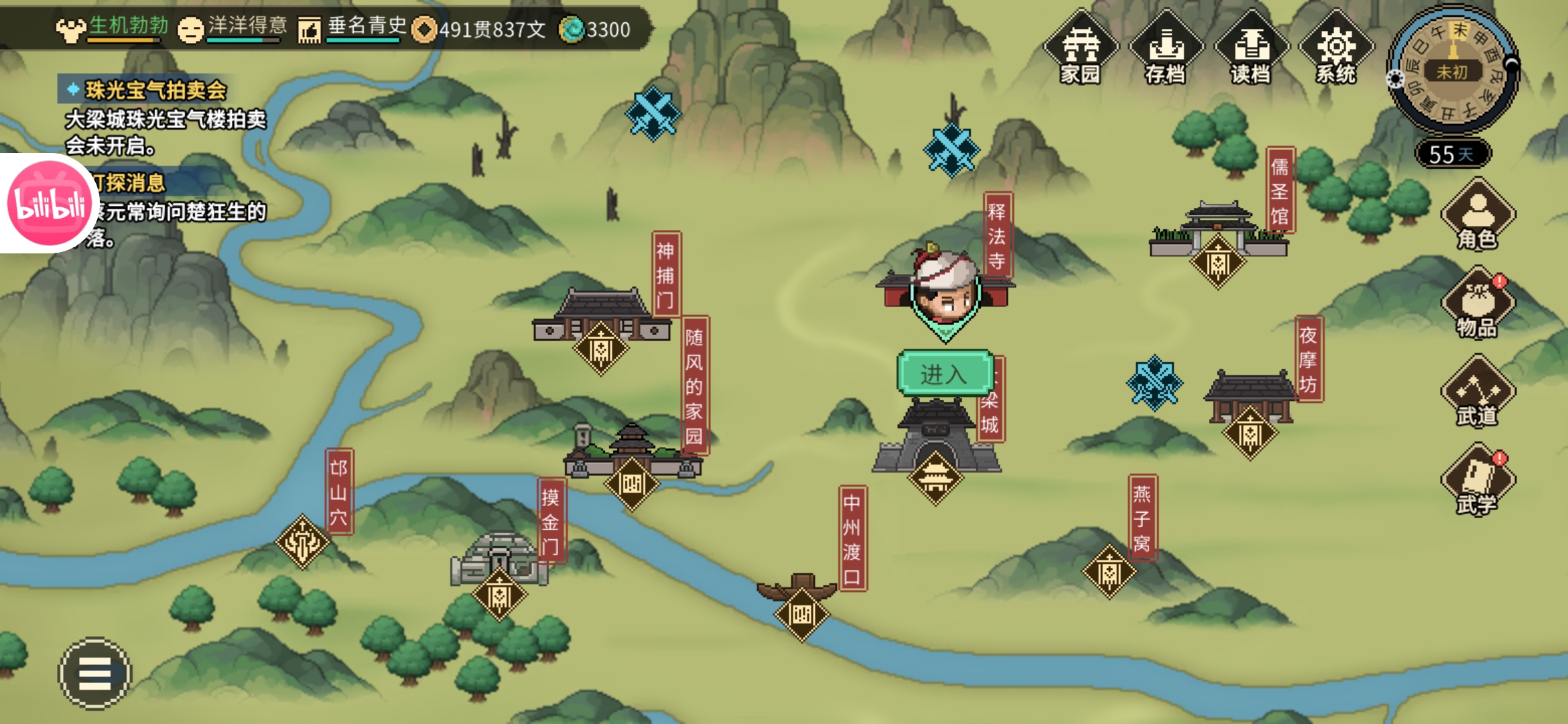Toggle the round hamburger menu button
The width and height of the screenshot is (1568, 724).
pos(94,673)
